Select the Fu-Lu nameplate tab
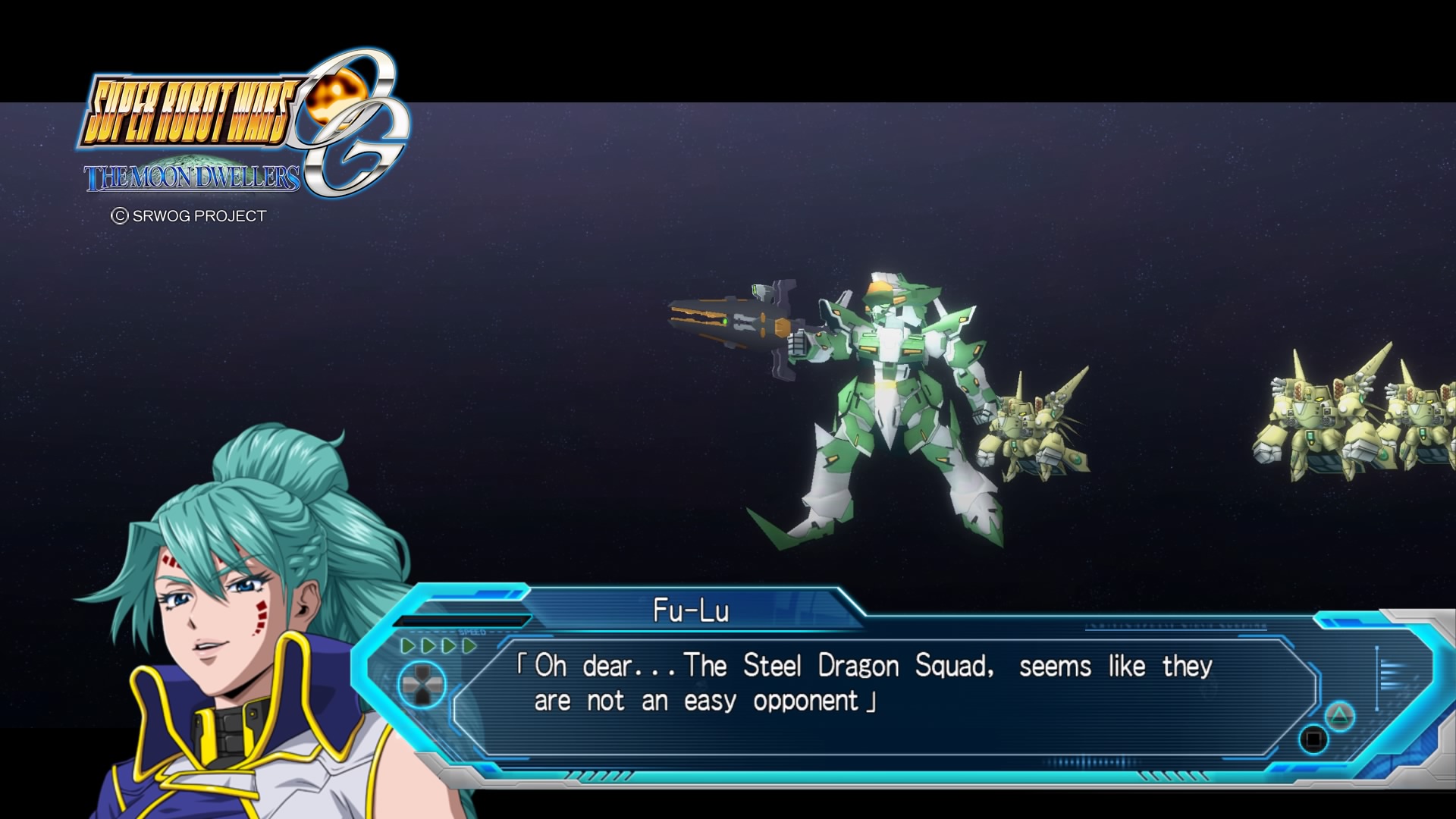This screenshot has height=819, width=1456. click(x=691, y=610)
